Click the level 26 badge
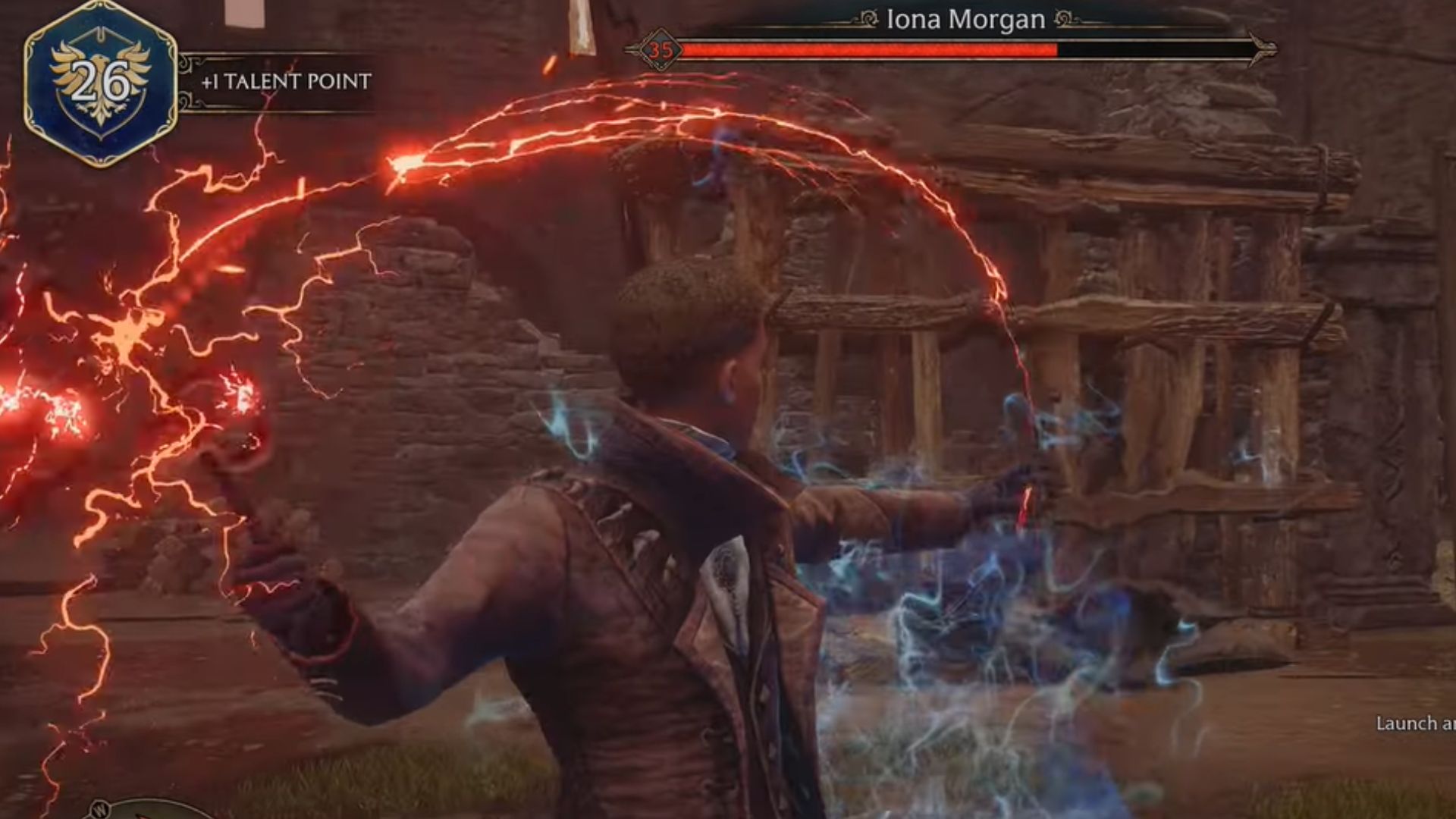1456x819 pixels. click(x=100, y=83)
